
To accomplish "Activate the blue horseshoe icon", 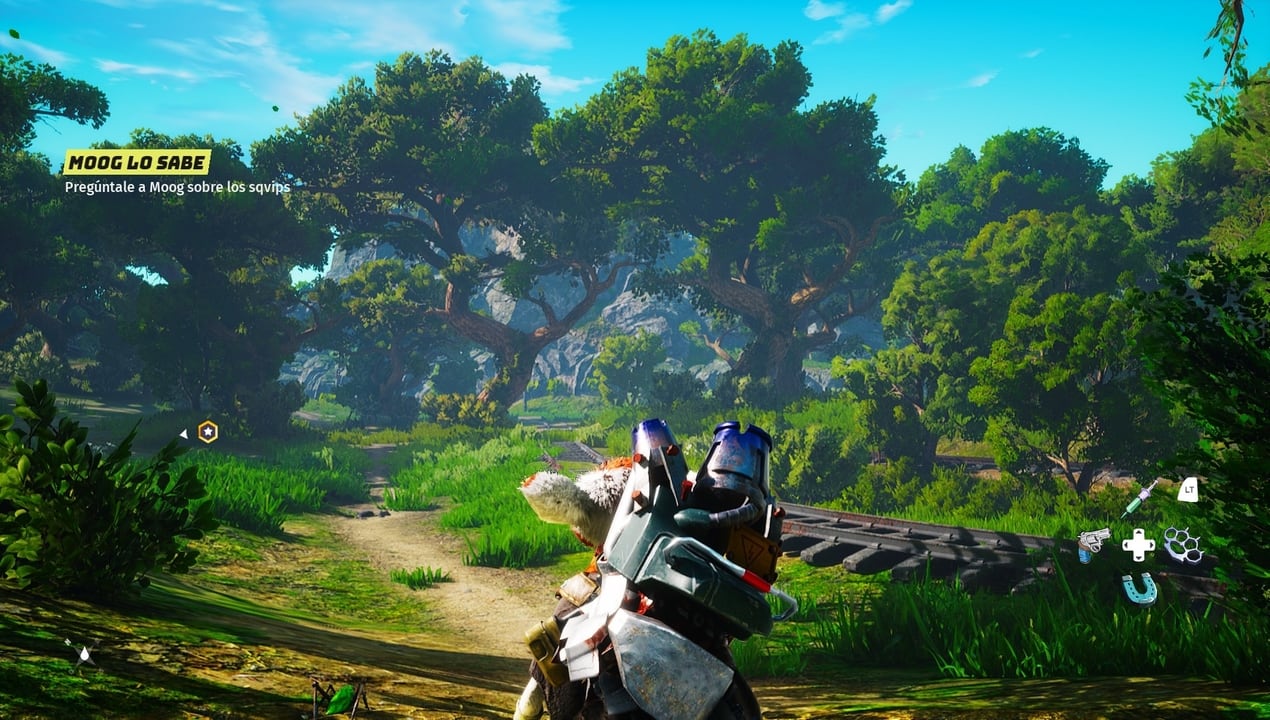I will click(1139, 588).
